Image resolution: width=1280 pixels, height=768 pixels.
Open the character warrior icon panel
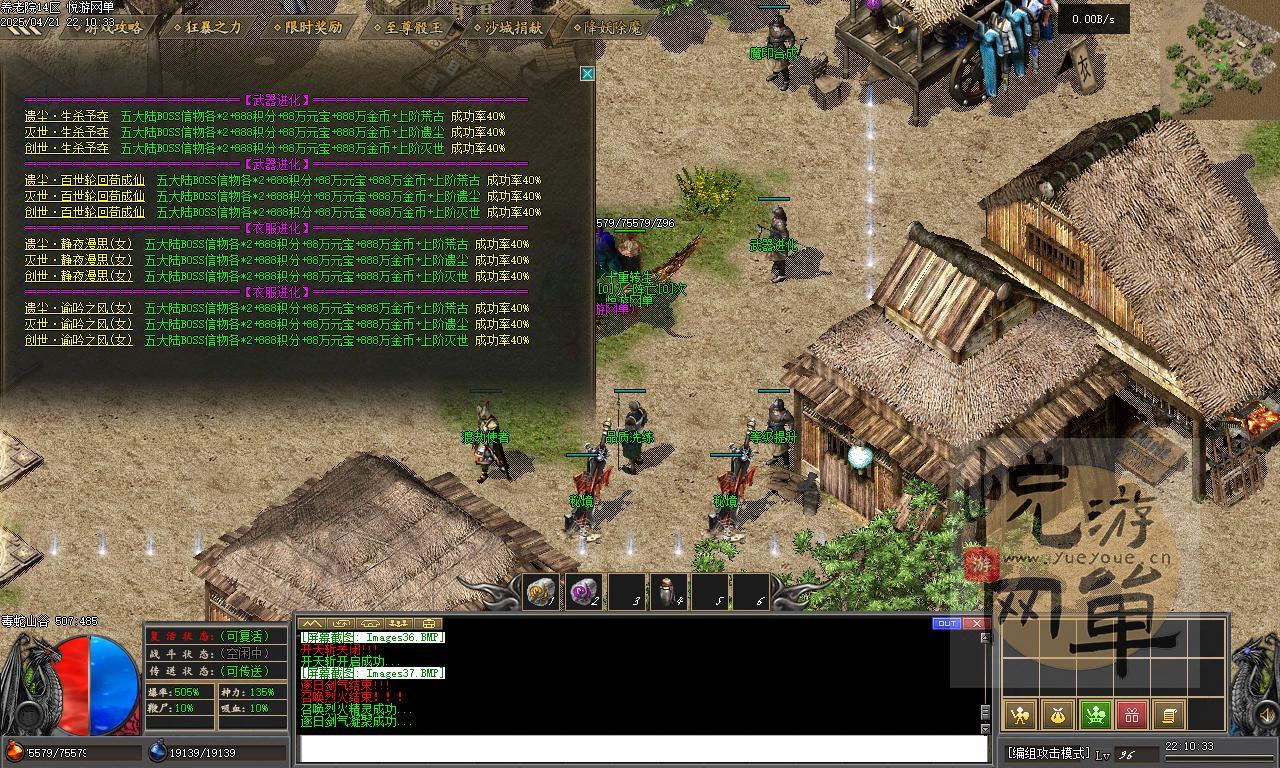pyautogui.click(x=1020, y=714)
